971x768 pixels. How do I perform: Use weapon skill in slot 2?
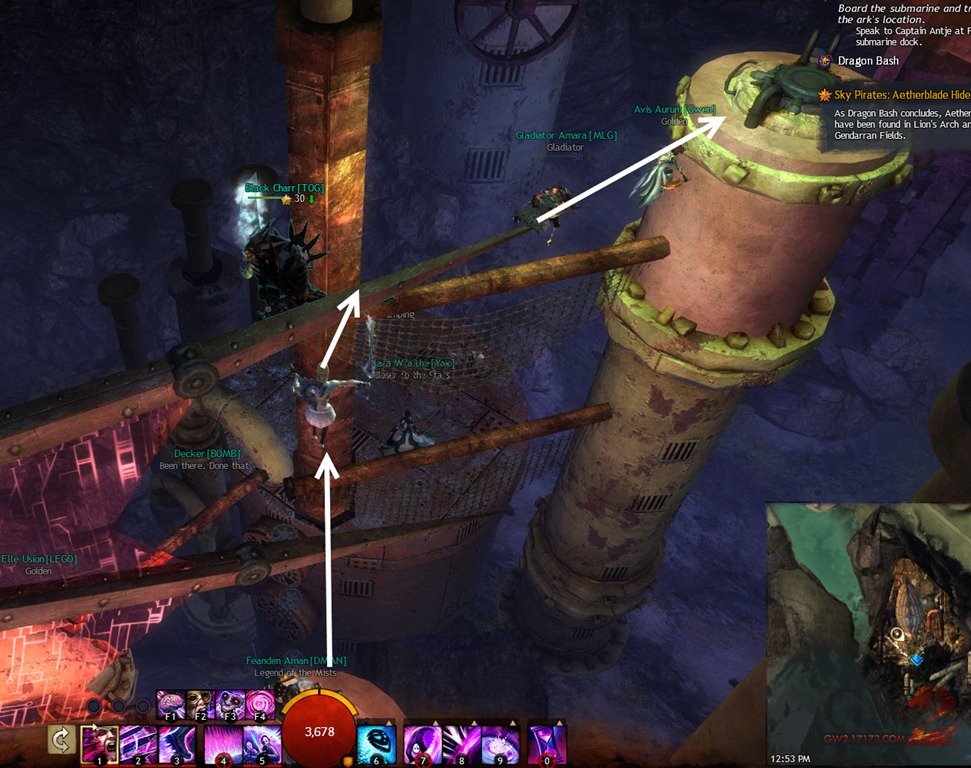[x=138, y=745]
